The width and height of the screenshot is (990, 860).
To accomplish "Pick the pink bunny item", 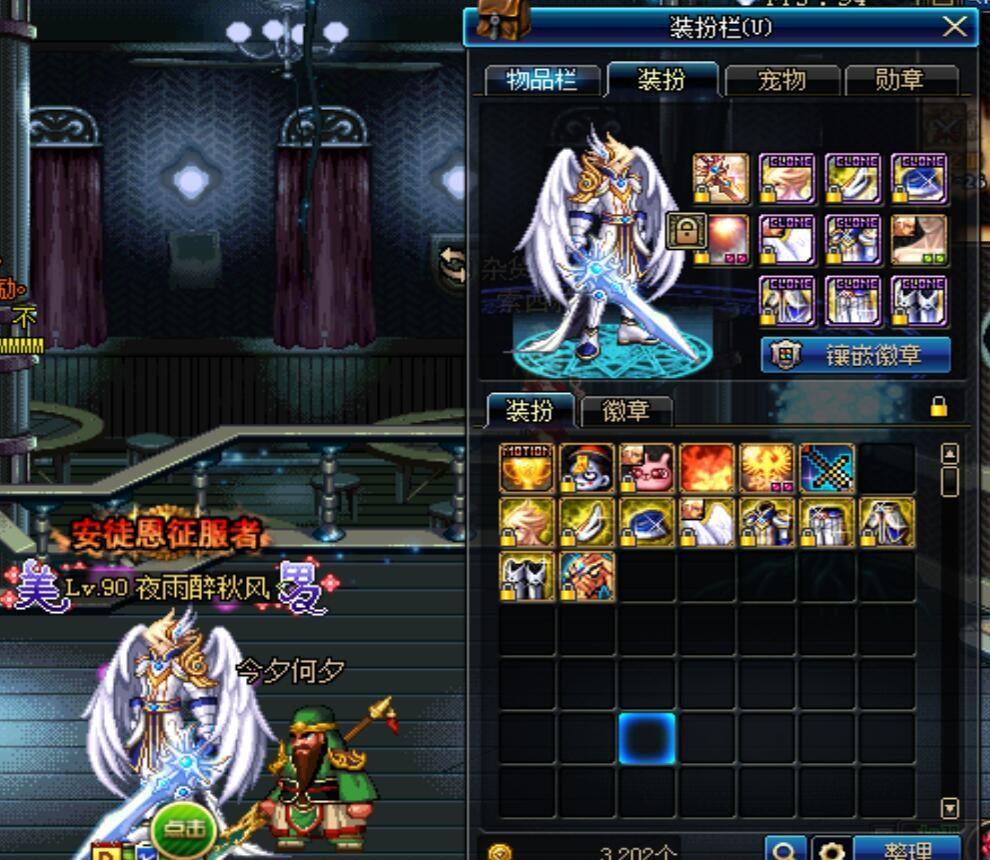I will click(x=647, y=468).
